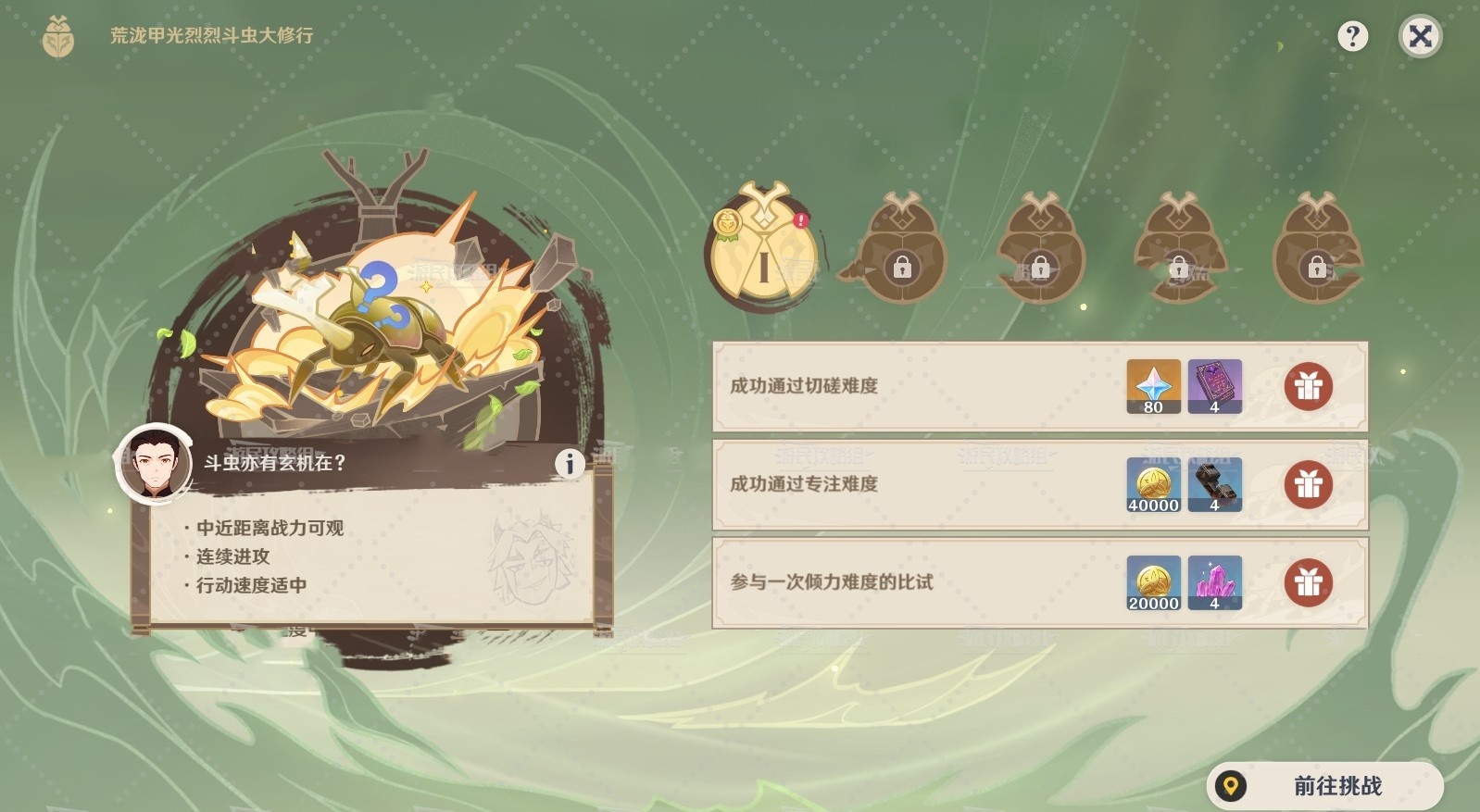Open the help question mark icon
Viewport: 1480px width, 812px height.
point(1355,35)
